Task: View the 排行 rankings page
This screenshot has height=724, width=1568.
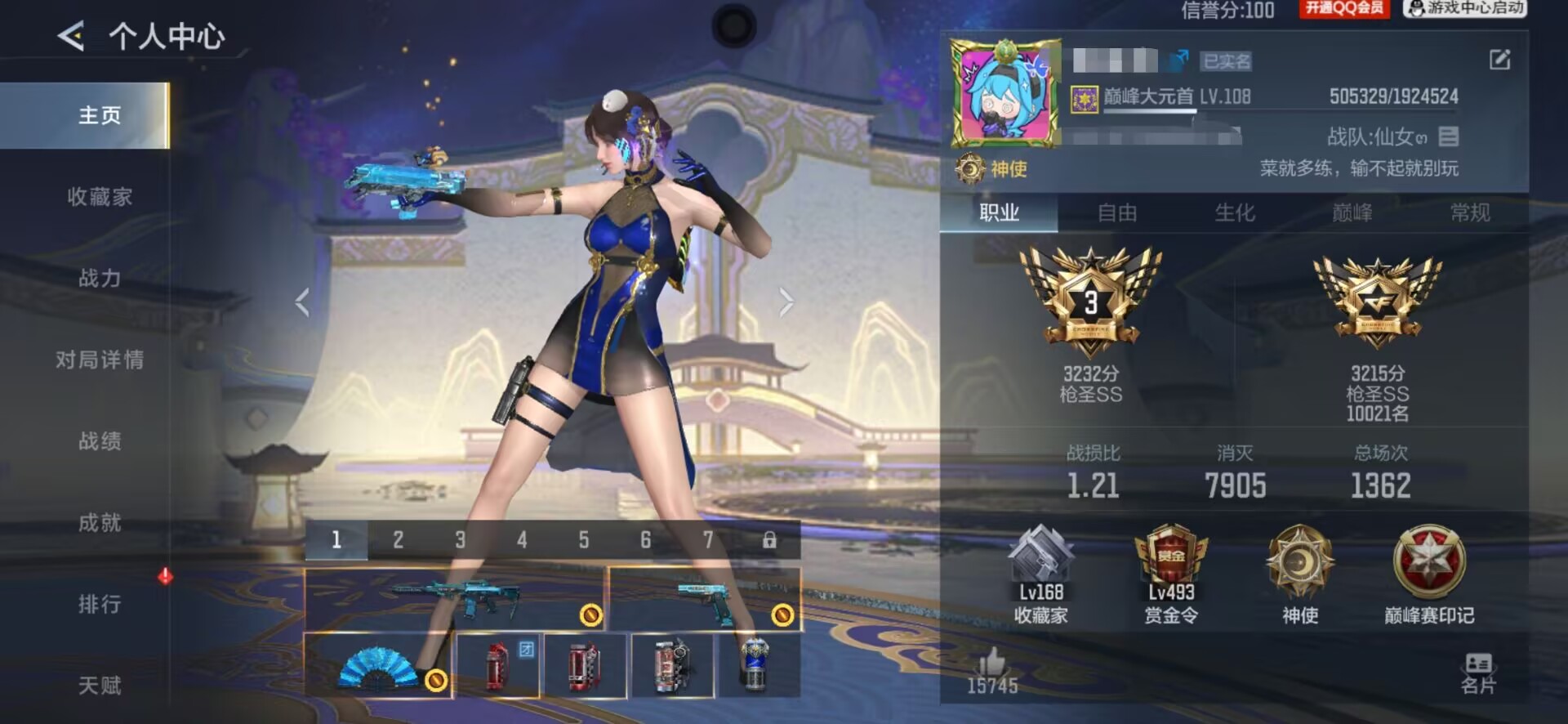Action: pos(100,605)
